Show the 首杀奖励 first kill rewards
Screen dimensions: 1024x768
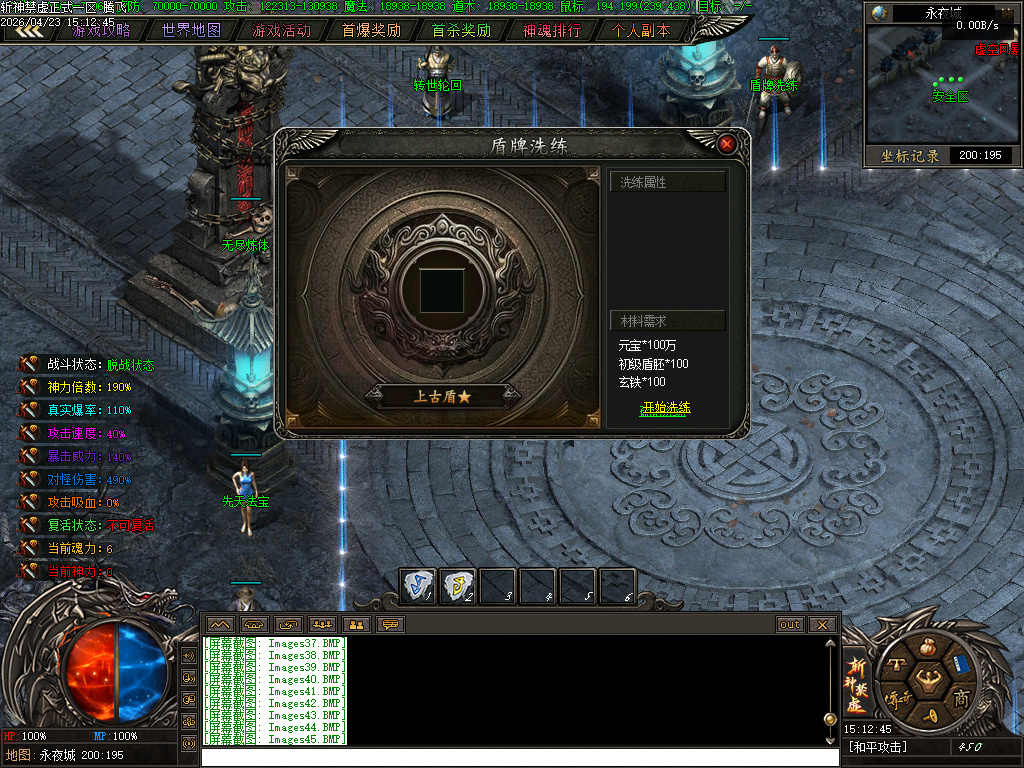point(461,30)
